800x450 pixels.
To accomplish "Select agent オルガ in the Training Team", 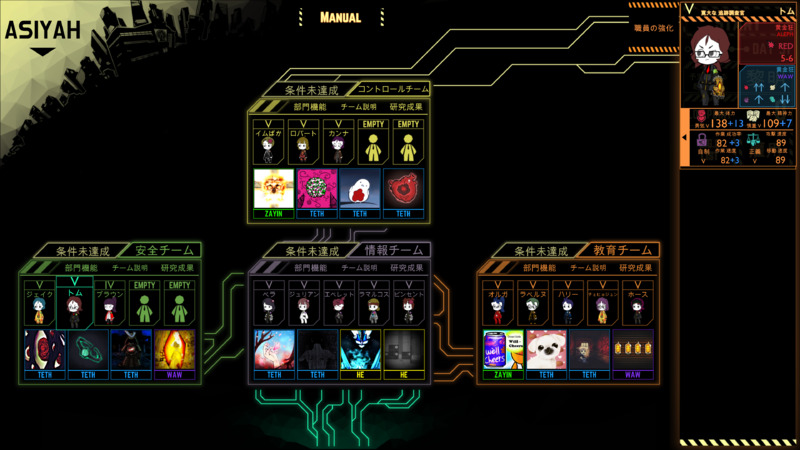I will 497,304.
